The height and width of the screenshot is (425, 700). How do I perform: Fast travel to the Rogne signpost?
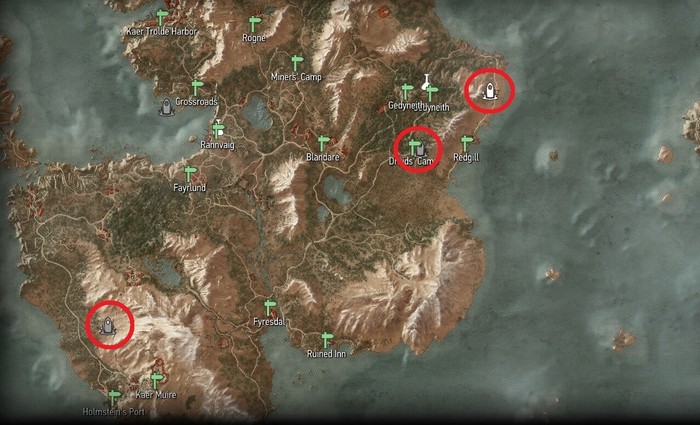coord(253,23)
